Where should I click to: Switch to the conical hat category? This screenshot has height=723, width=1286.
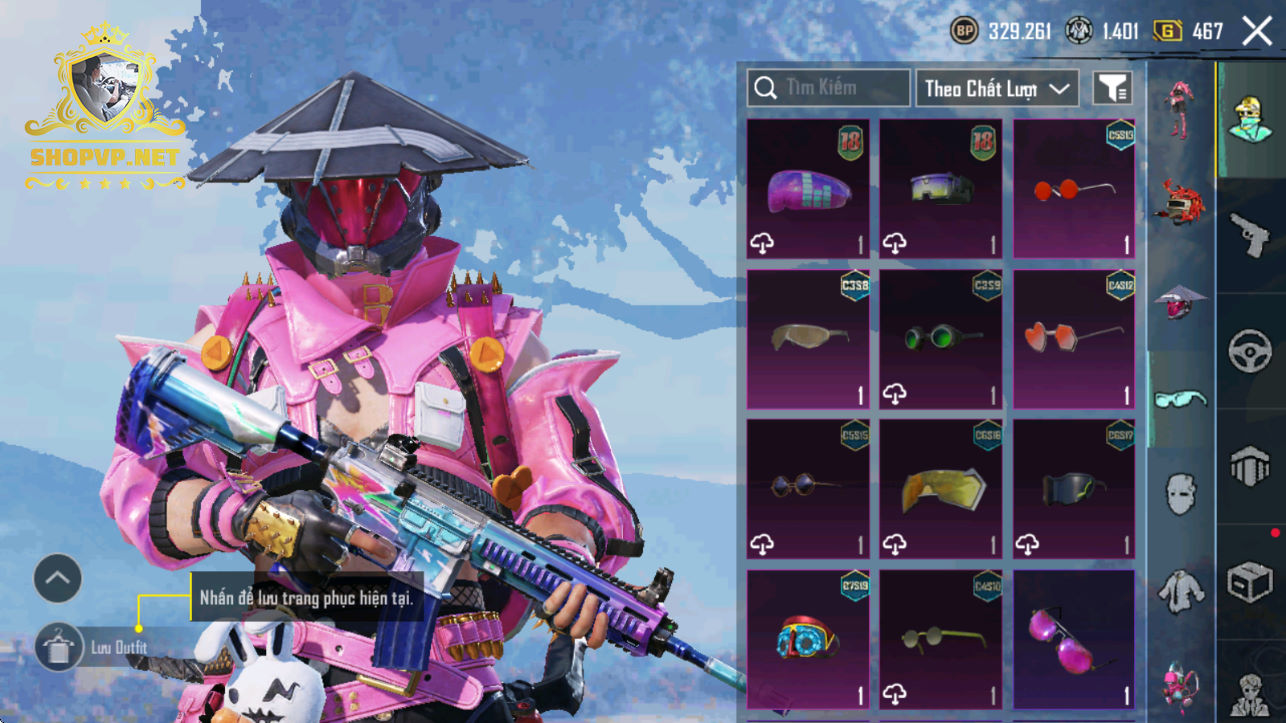[1180, 300]
